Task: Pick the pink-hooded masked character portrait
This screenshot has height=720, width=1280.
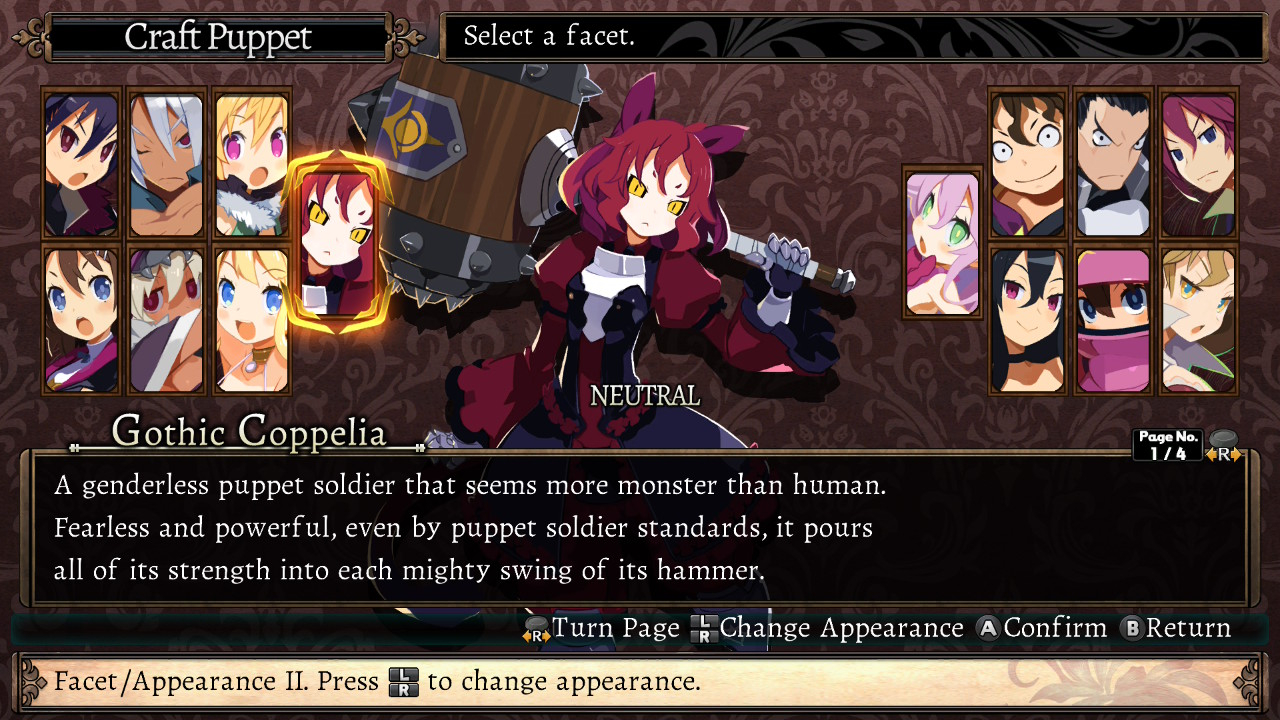Action: tap(1113, 320)
